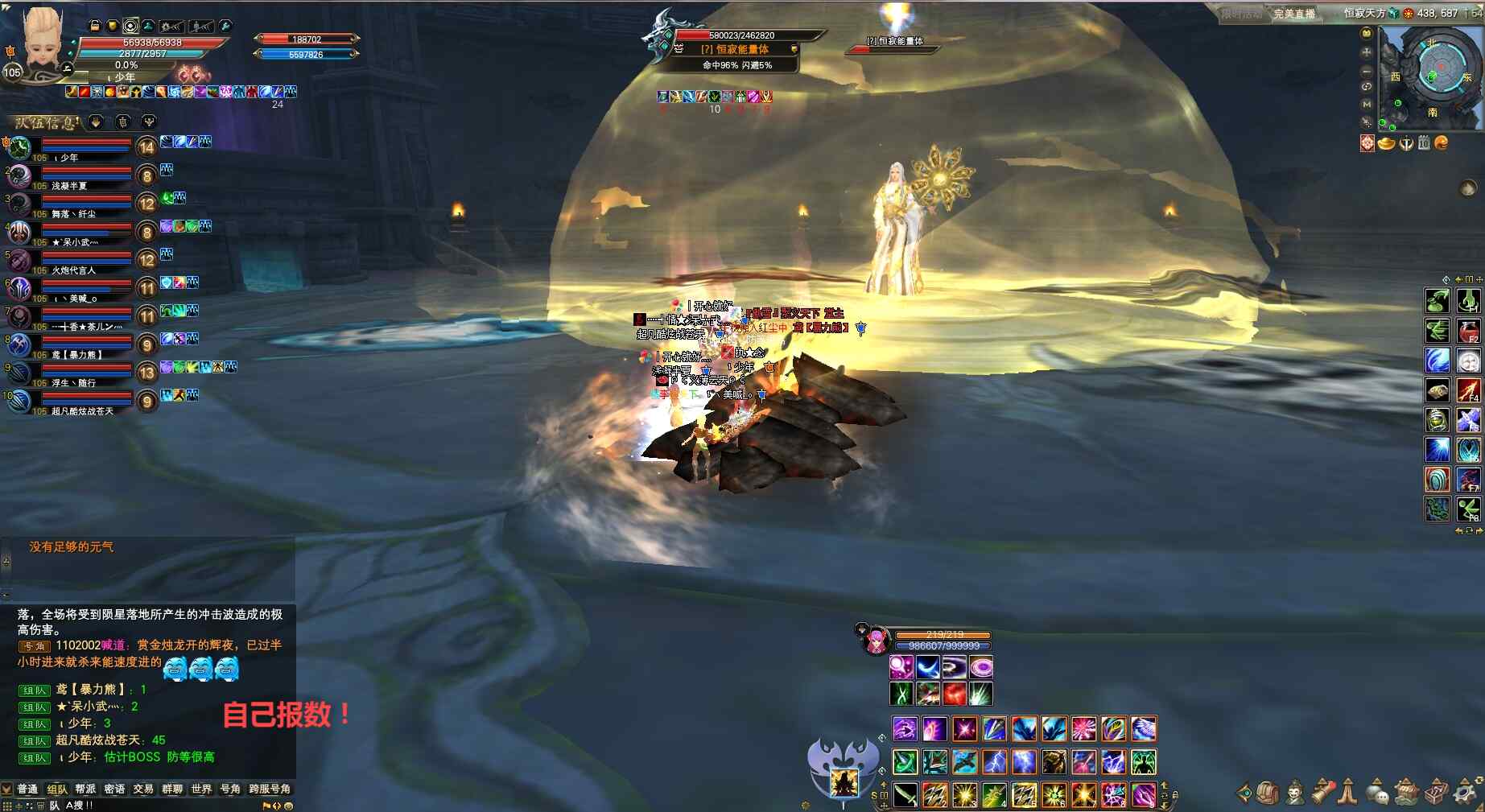1485x812 pixels.
Task: Open the backpack inventory icon
Action: [1268, 793]
